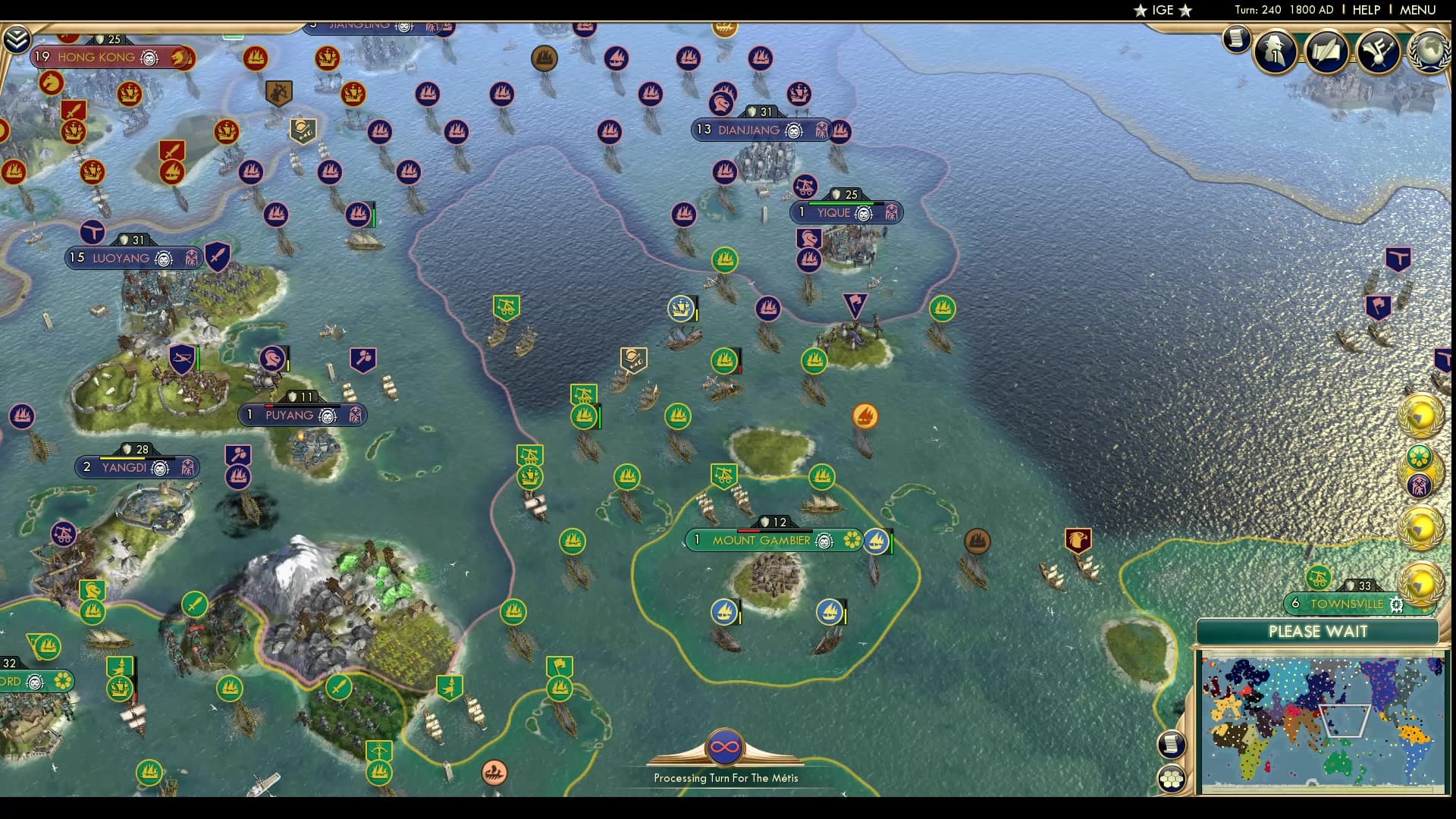Open the Social Policies screen icon

point(1327,52)
